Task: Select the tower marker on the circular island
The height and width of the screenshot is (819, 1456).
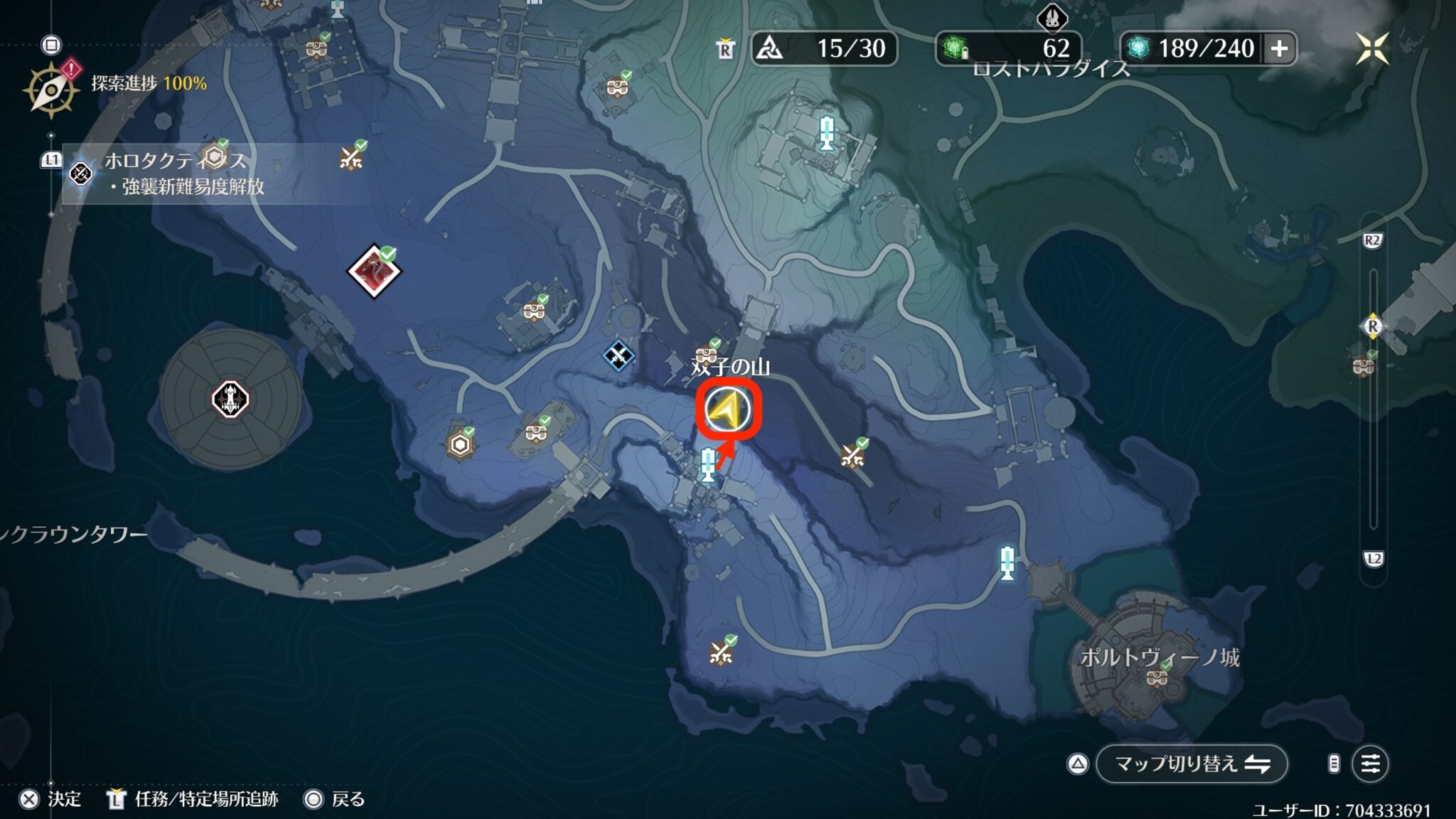Action: pos(230,399)
